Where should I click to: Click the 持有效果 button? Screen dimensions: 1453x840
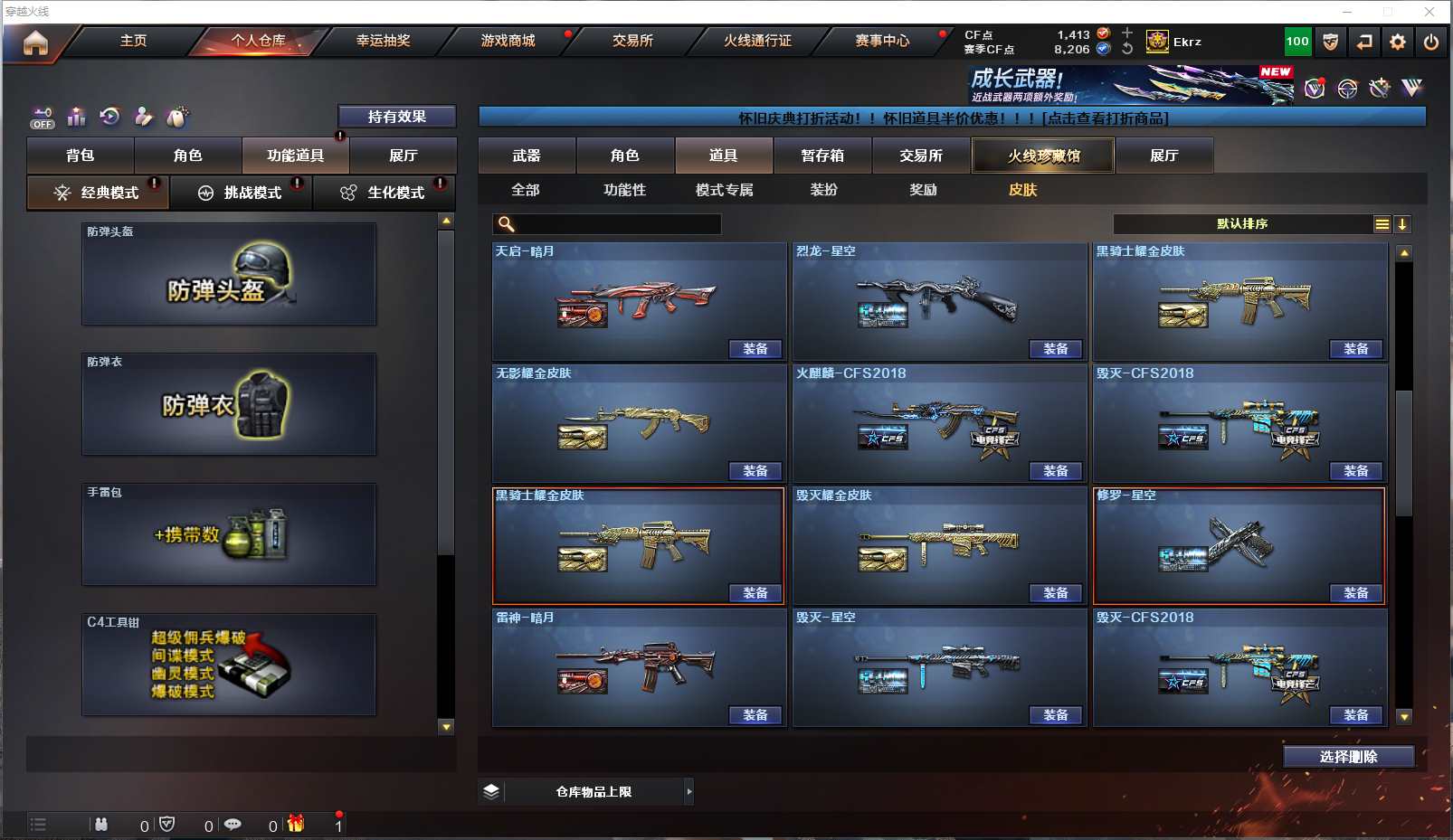pos(396,117)
